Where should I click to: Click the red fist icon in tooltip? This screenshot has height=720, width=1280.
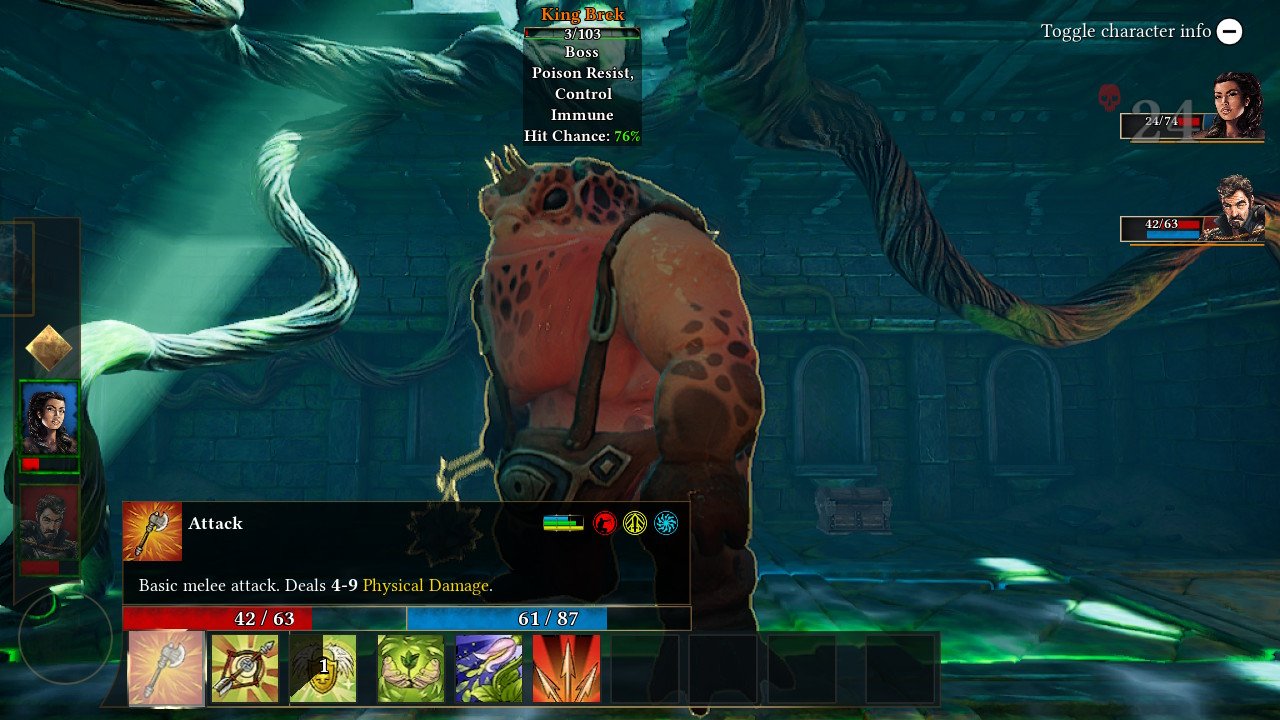pos(604,523)
